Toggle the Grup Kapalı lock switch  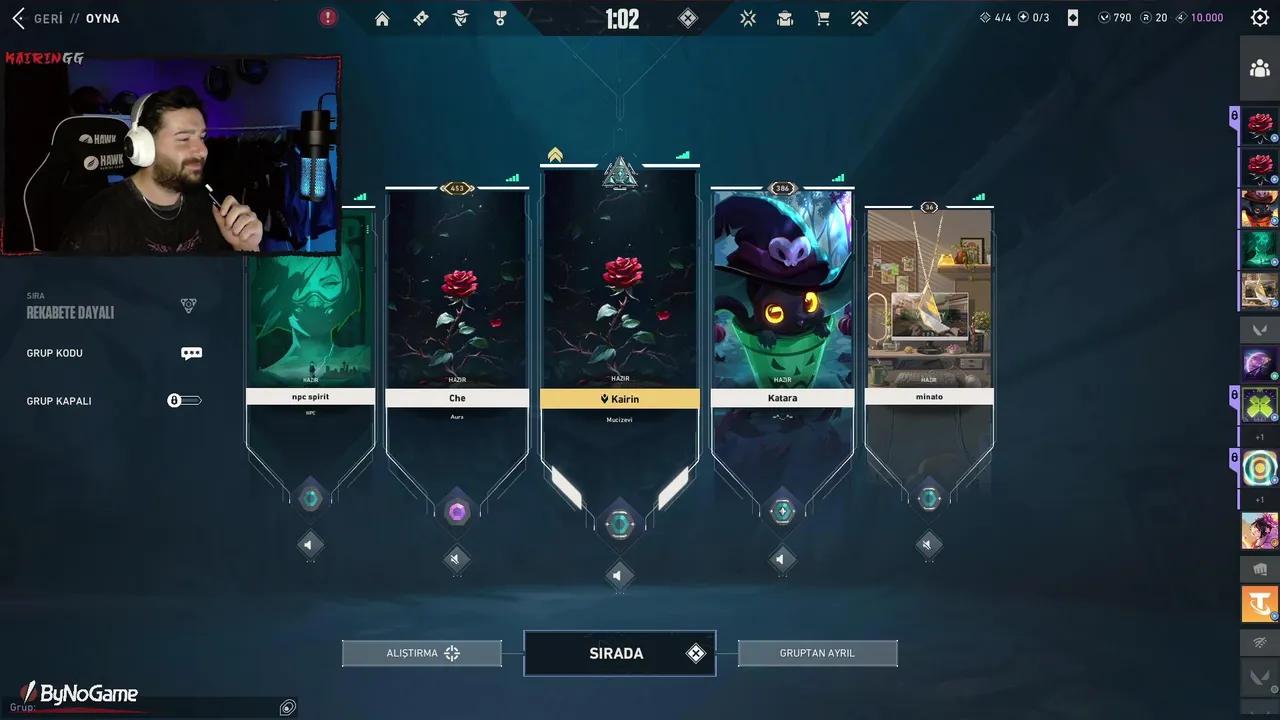[184, 400]
